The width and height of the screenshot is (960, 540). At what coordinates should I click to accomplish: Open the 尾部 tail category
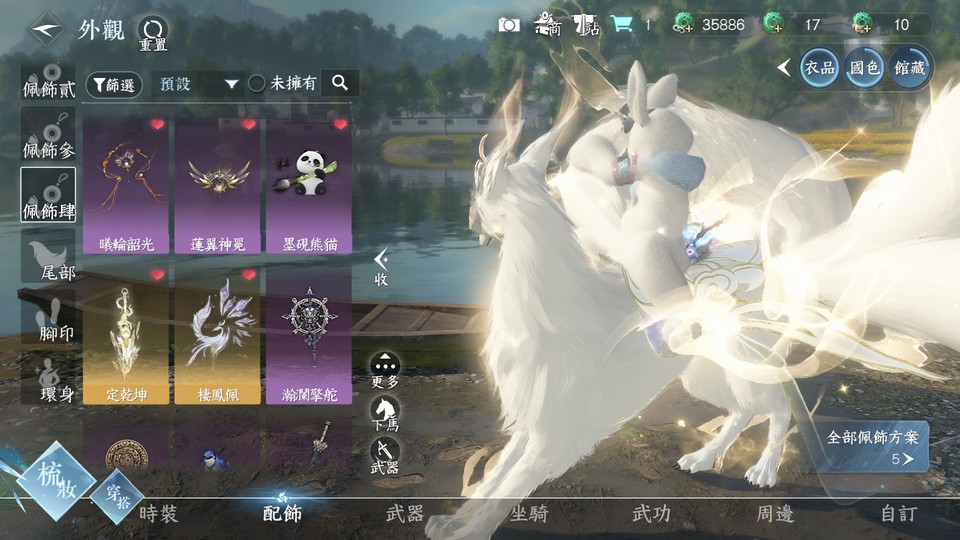click(x=48, y=258)
